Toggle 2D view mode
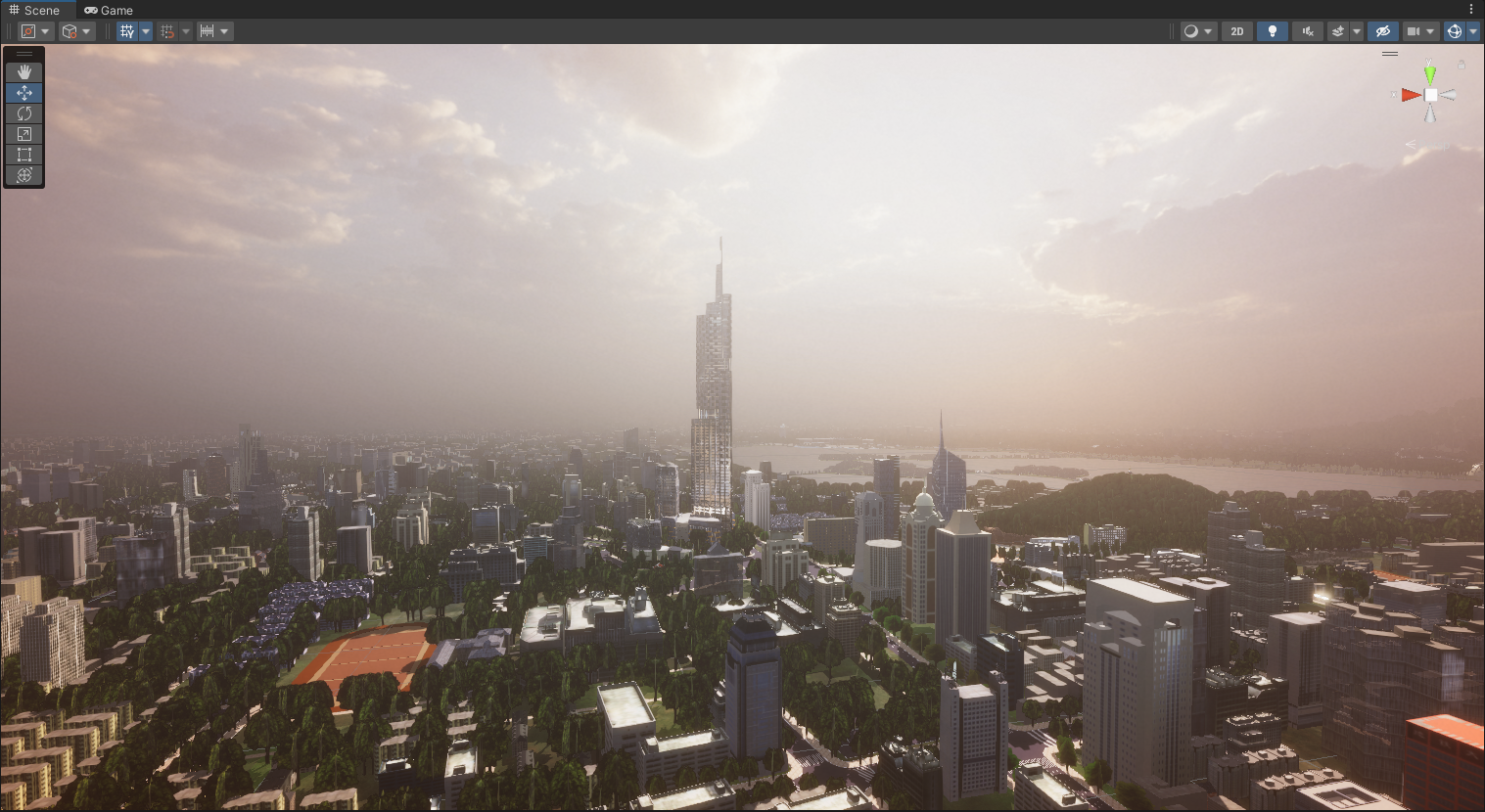This screenshot has height=812, width=1485. (x=1237, y=31)
